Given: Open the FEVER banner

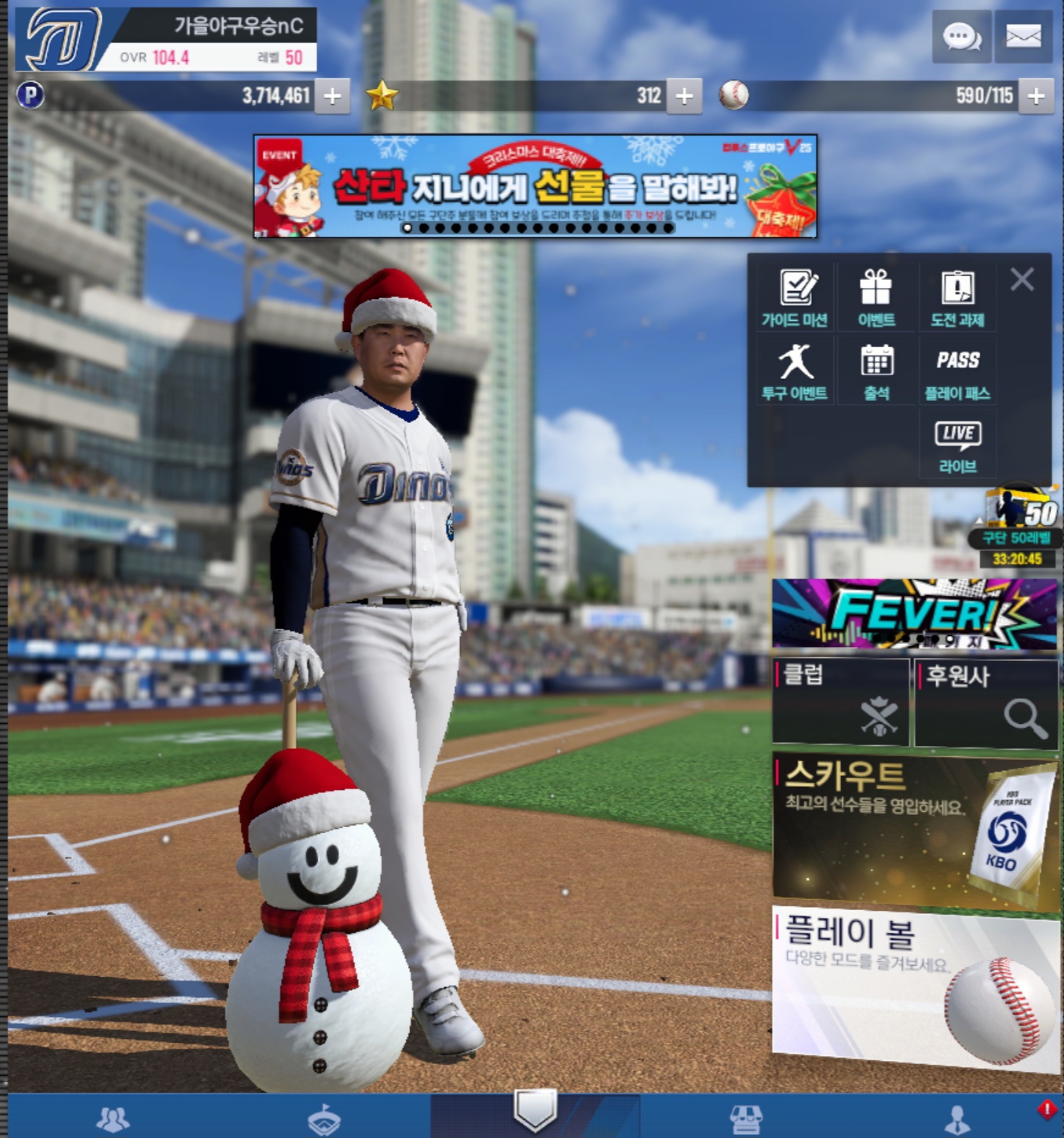Looking at the screenshot, I should pyautogui.click(x=914, y=613).
